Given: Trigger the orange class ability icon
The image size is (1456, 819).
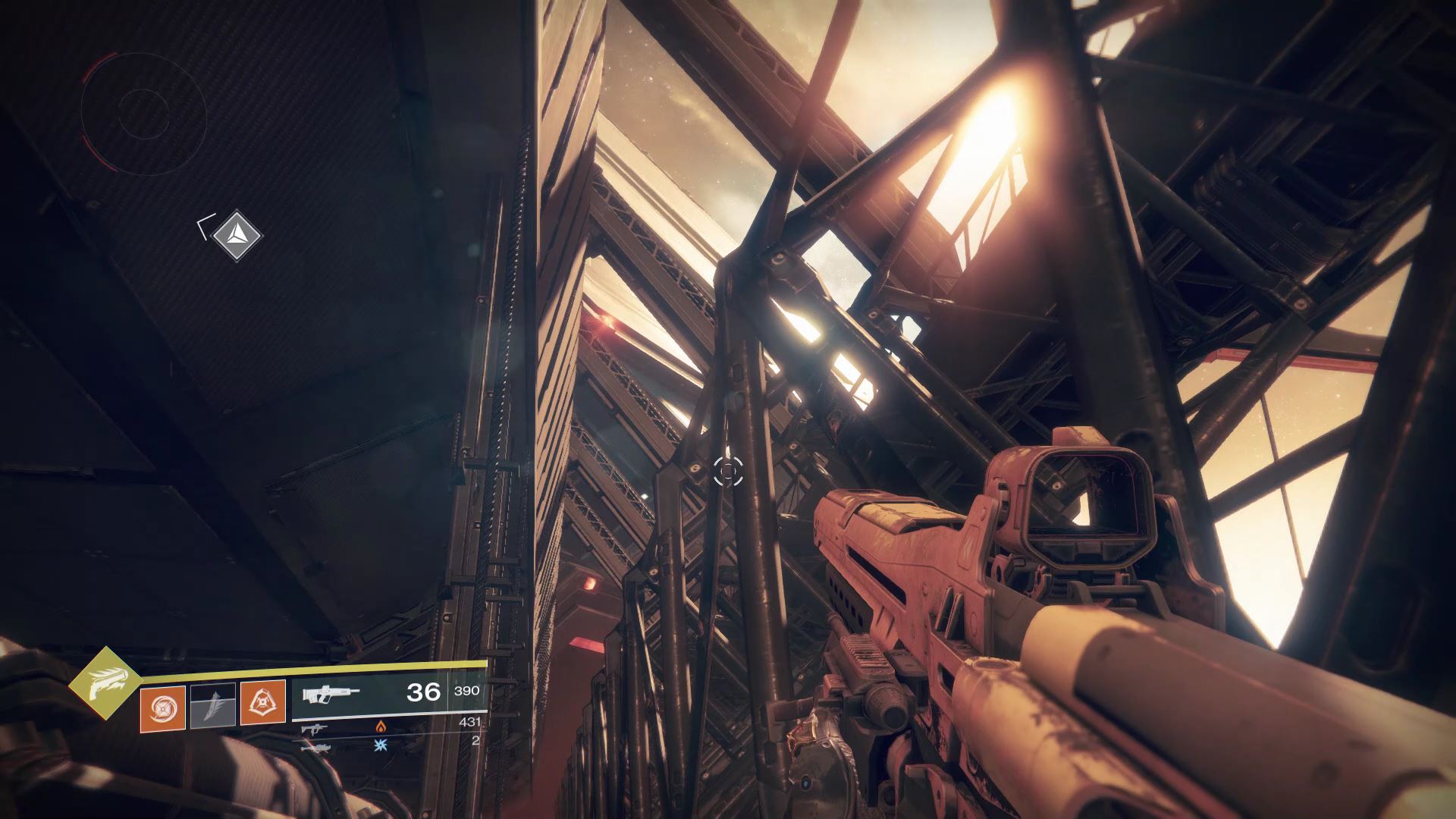Looking at the screenshot, I should (x=262, y=703).
